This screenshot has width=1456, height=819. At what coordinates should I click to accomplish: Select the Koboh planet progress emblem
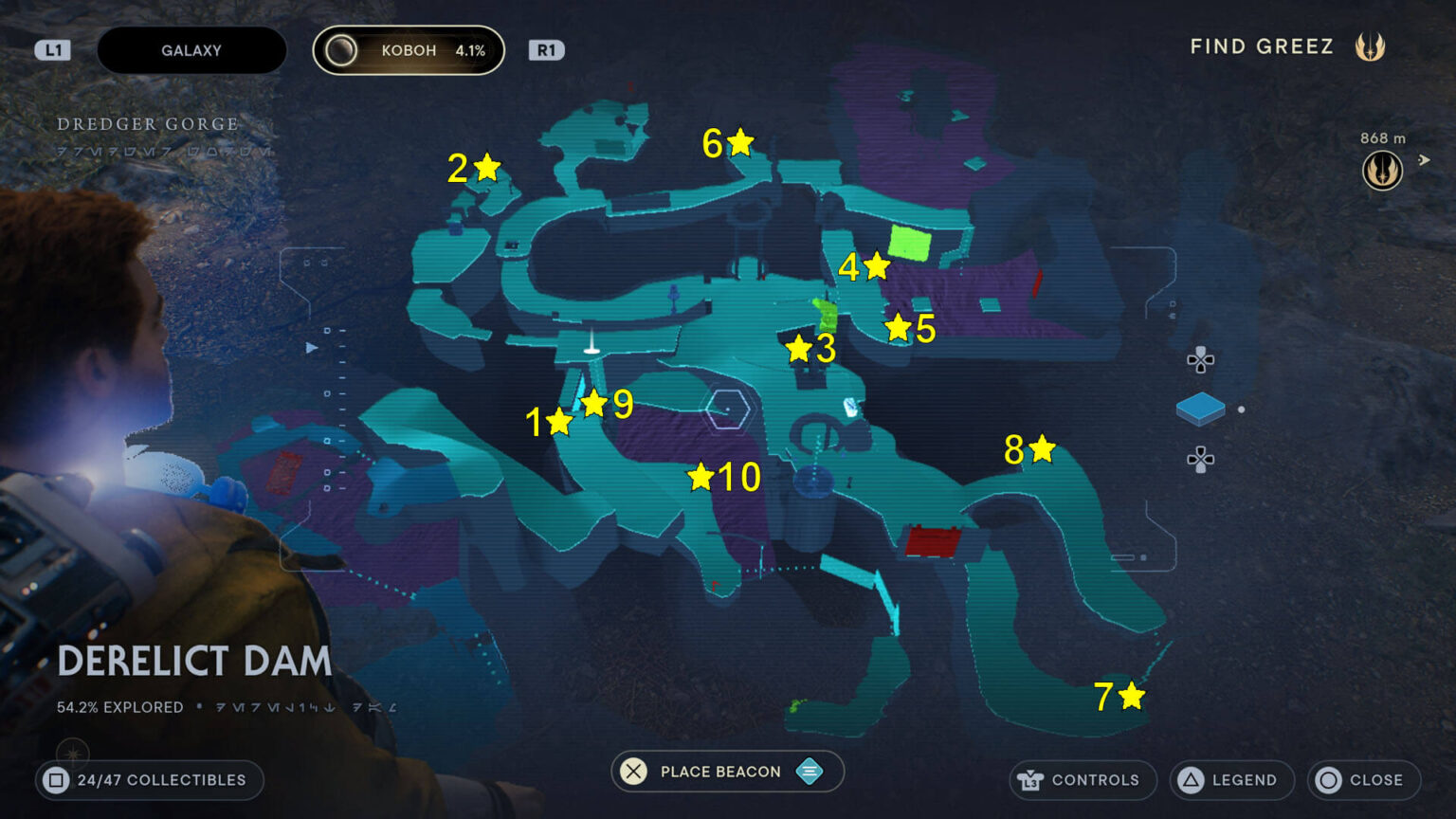coord(343,49)
